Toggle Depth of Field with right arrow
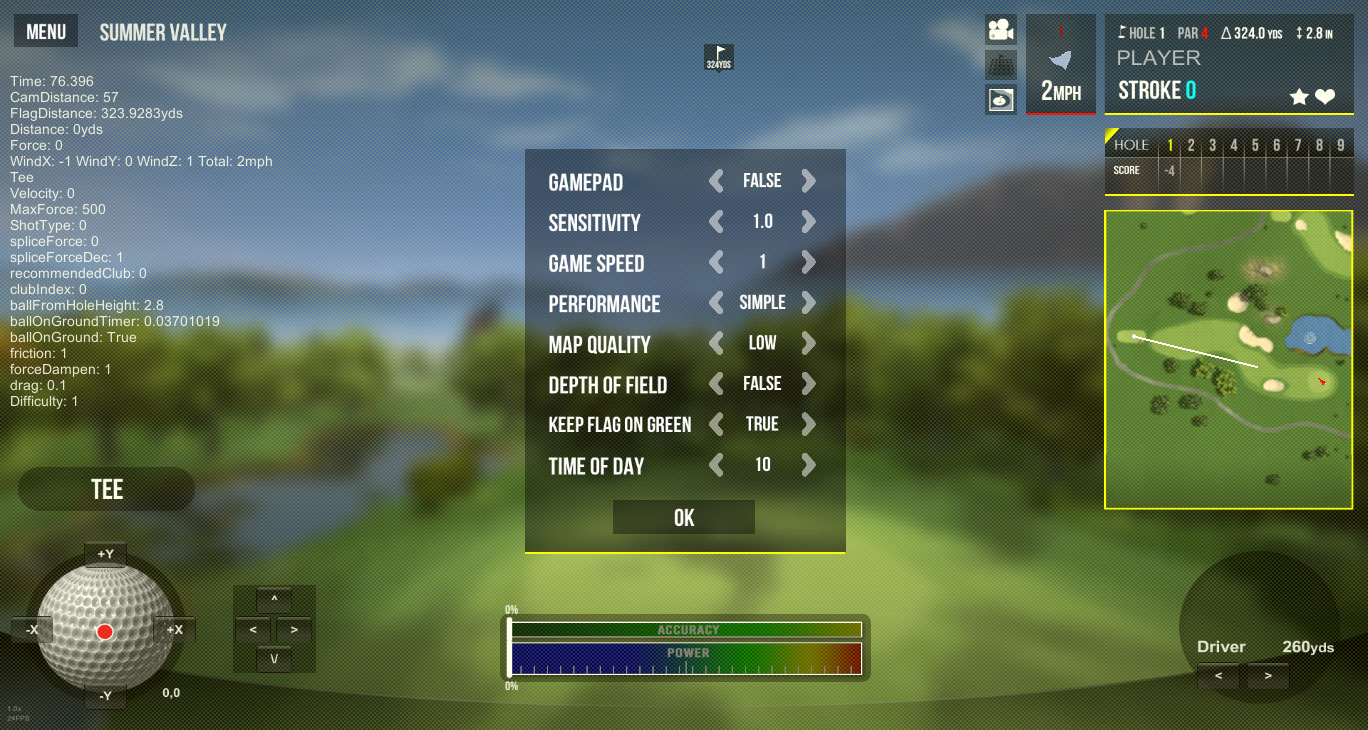The image size is (1368, 730). point(808,384)
